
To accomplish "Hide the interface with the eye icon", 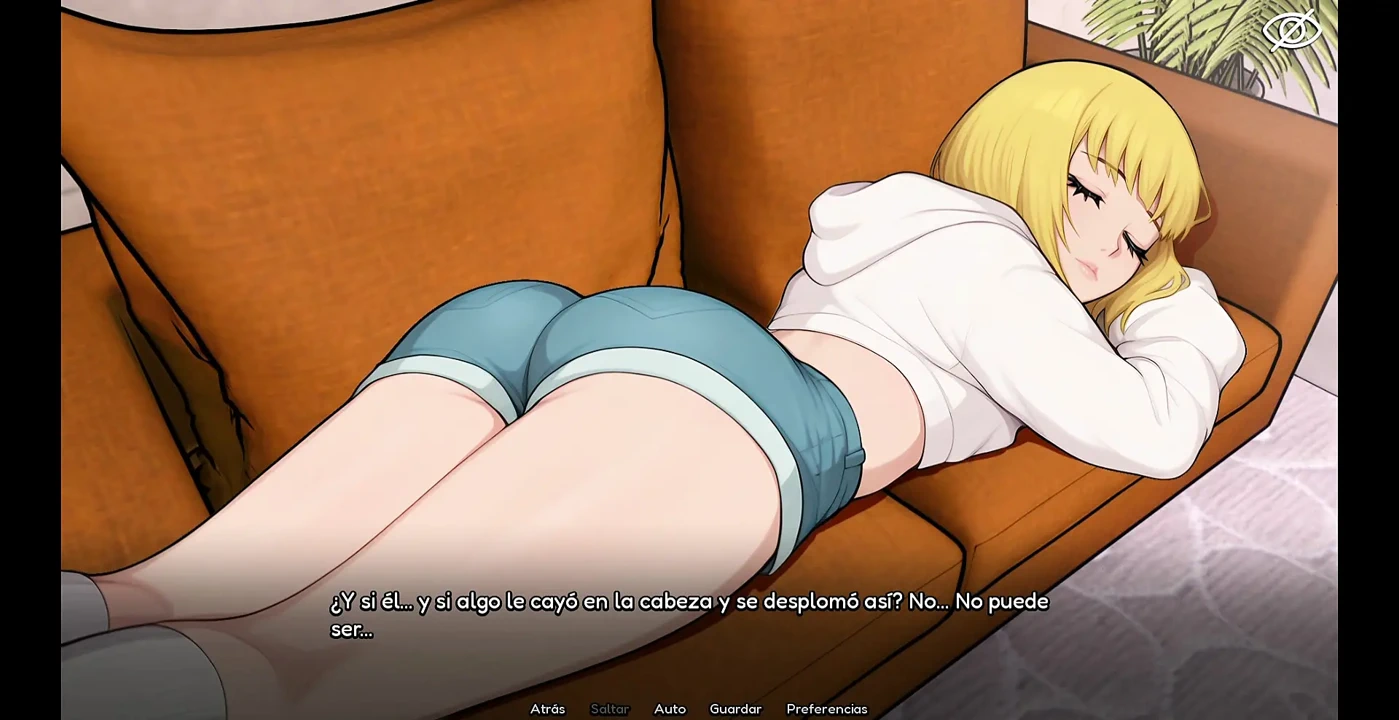I will click(x=1292, y=31).
